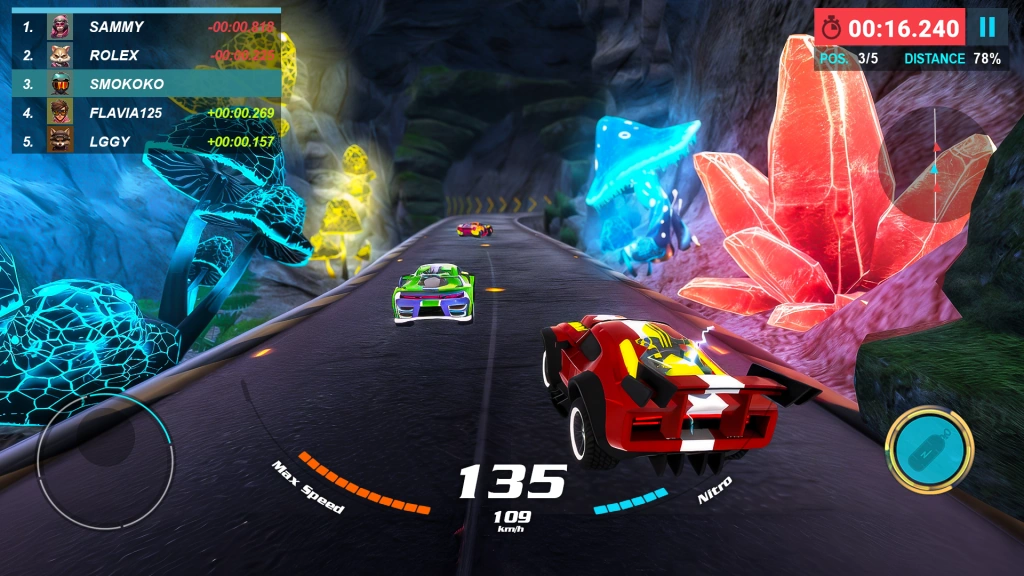Click SMOKOKO's highlighted leaderboard row
Viewport: 1024px width, 576px height.
pyautogui.click(x=146, y=84)
